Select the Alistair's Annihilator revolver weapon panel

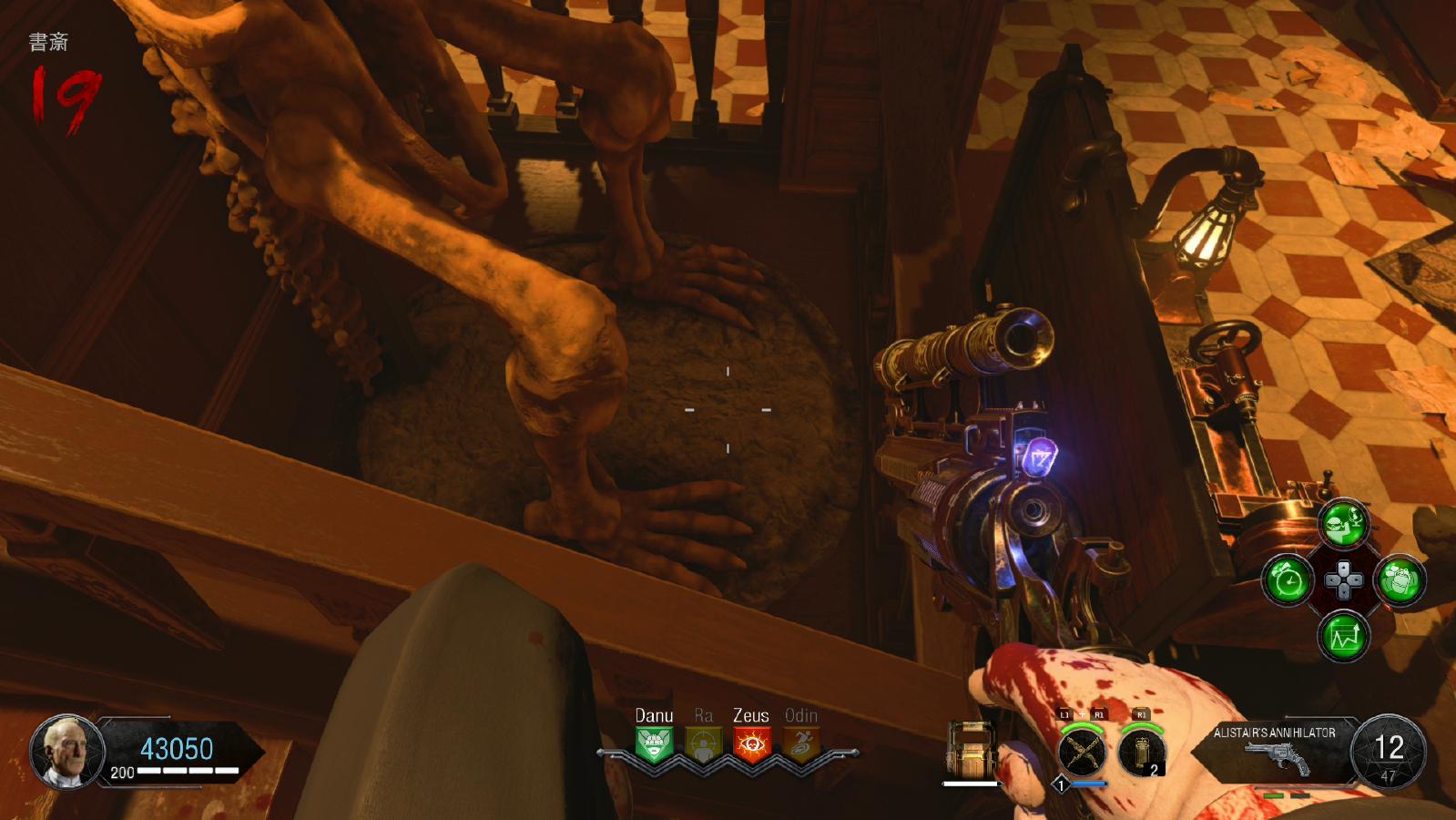pos(1275,750)
